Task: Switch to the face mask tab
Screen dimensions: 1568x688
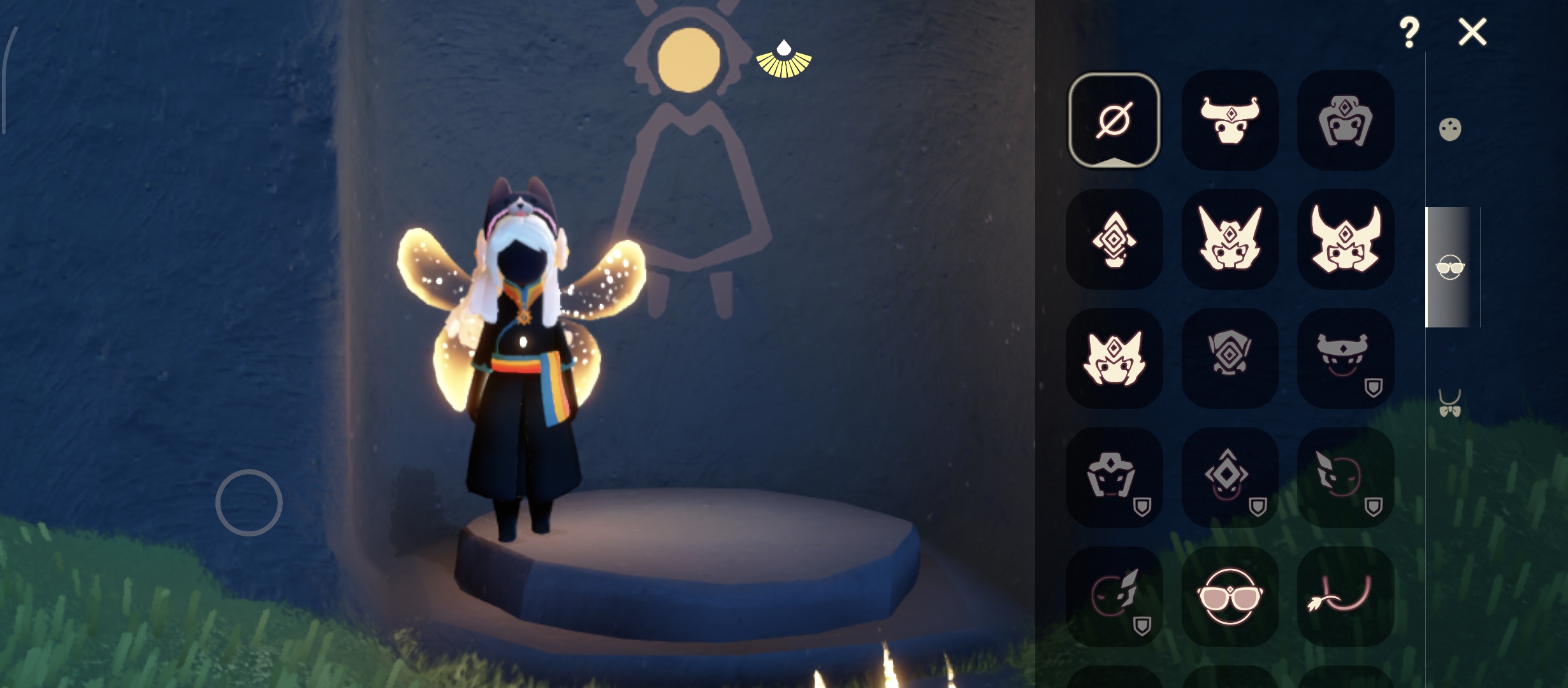Action: point(1450,129)
